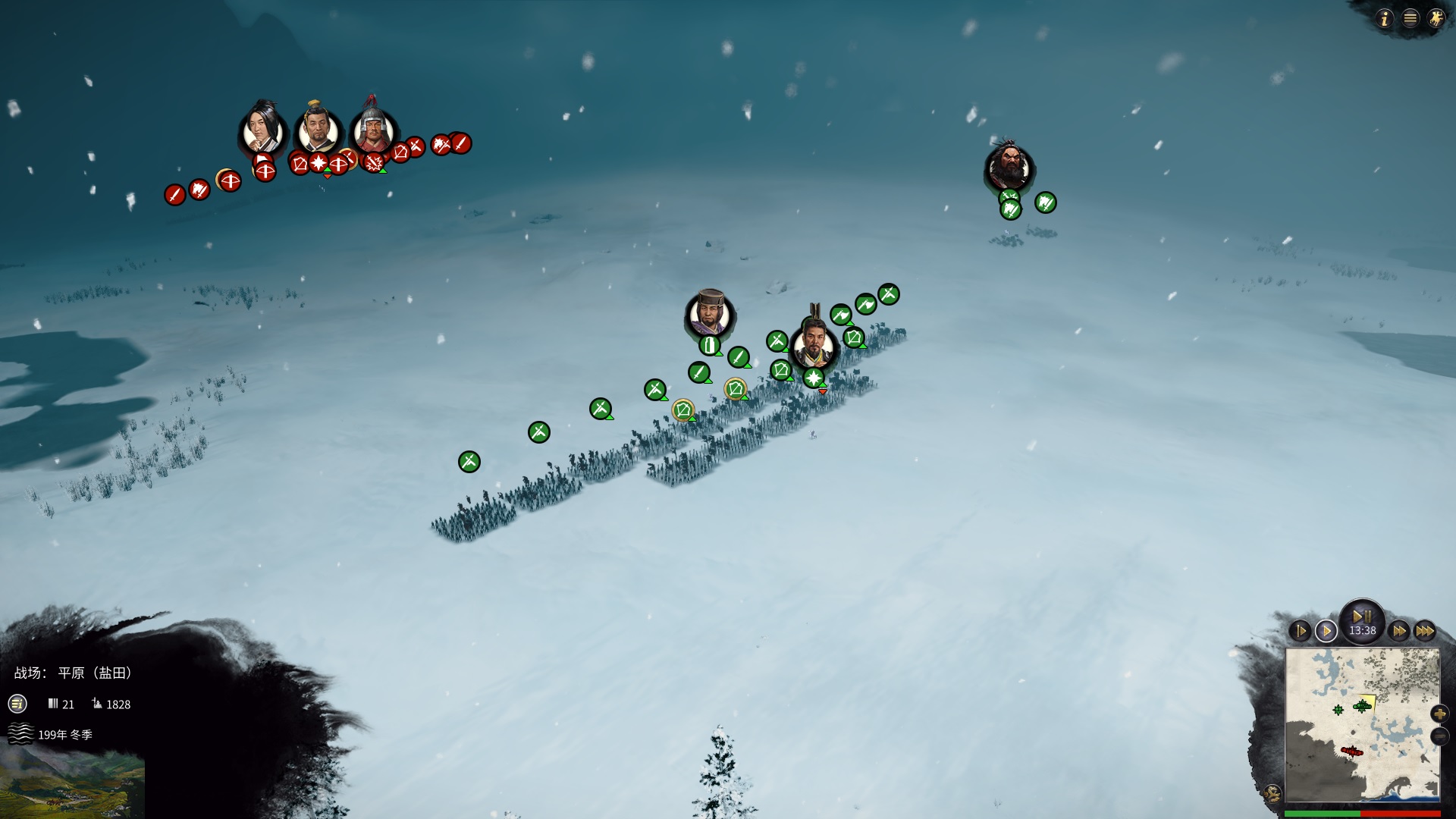This screenshot has width=1456, height=819.
Task: Click the gold emblem button beside the minimap
Action: click(x=1272, y=794)
